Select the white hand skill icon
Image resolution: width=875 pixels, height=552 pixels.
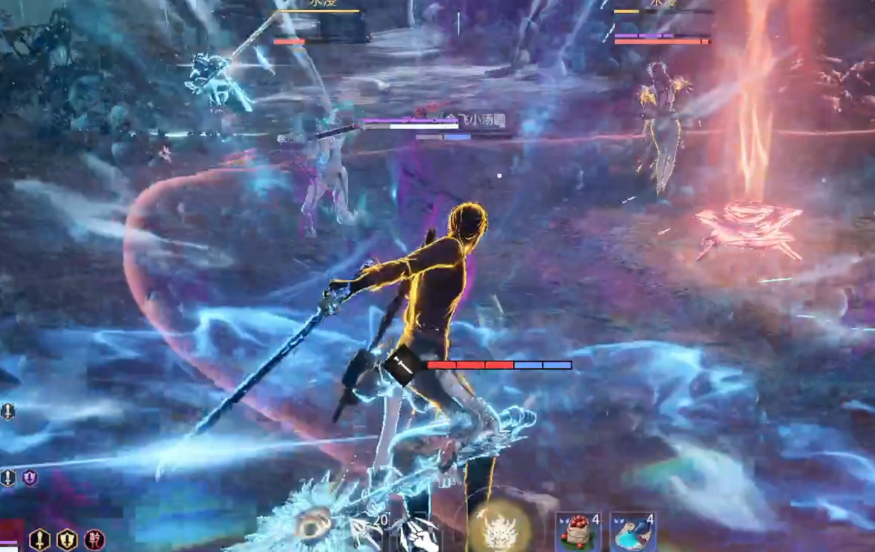pyautogui.click(x=417, y=534)
